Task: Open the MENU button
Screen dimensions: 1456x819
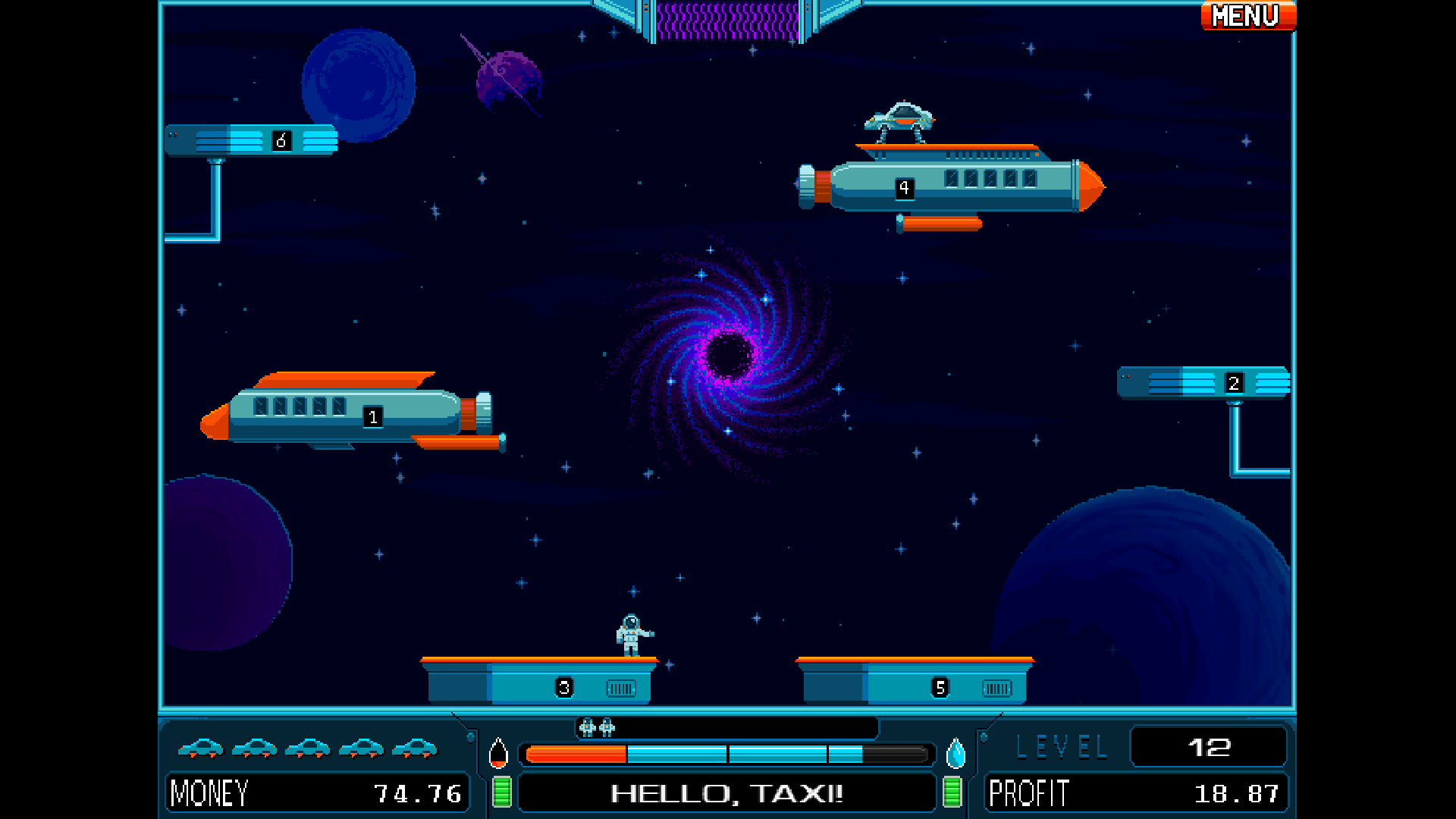Action: click(x=1247, y=16)
